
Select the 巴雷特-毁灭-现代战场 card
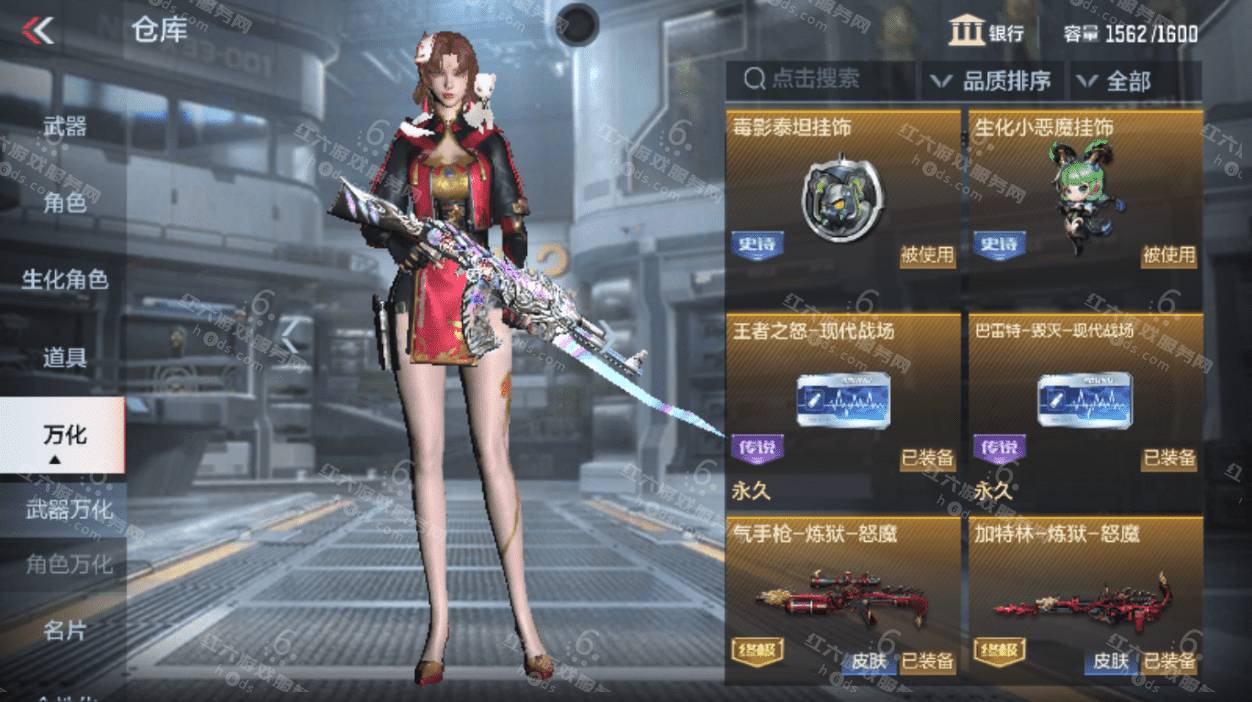pos(1084,400)
